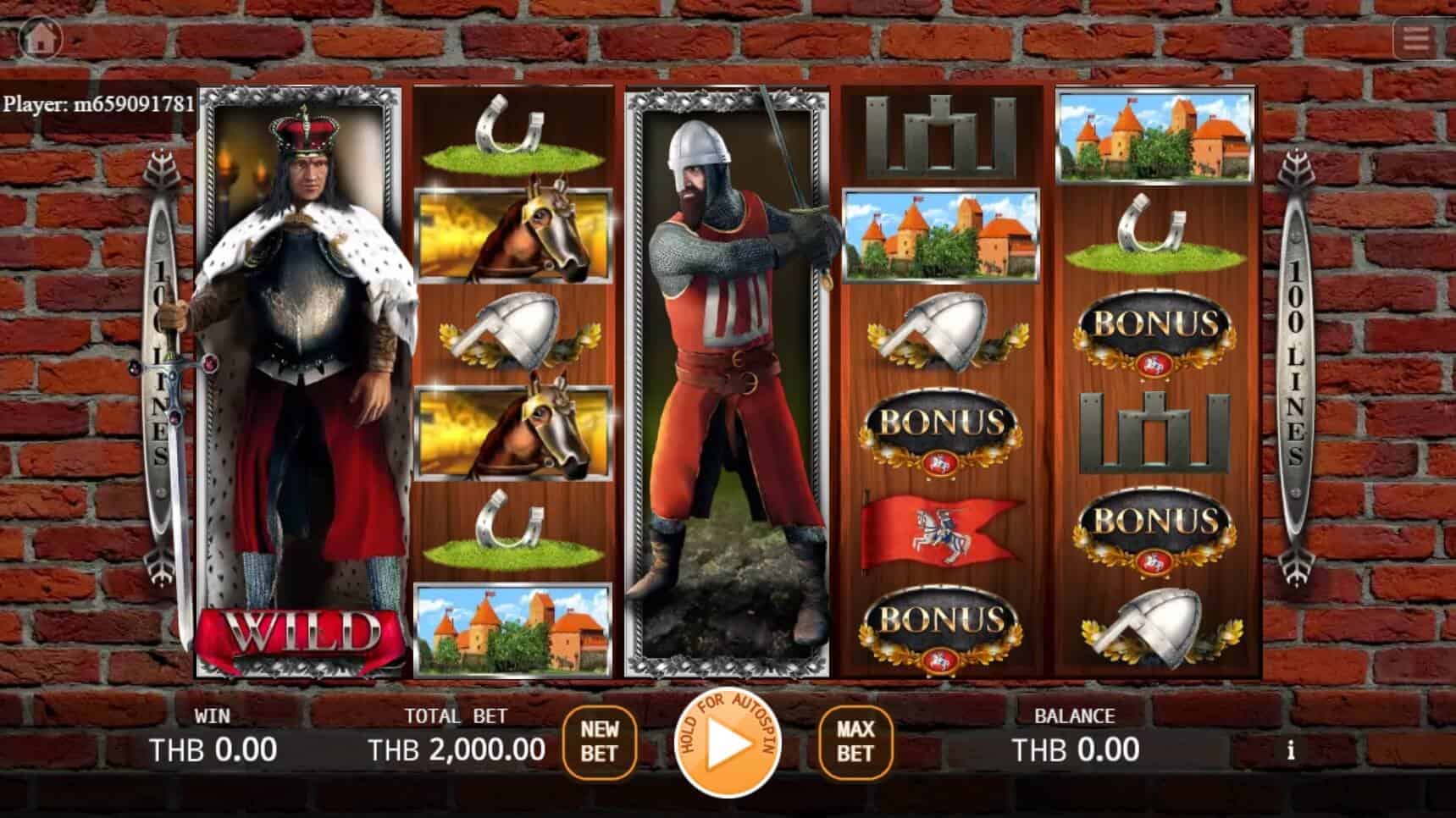The width and height of the screenshot is (1456, 818).
Task: Click the info icon next to Balance
Action: pos(1291,749)
